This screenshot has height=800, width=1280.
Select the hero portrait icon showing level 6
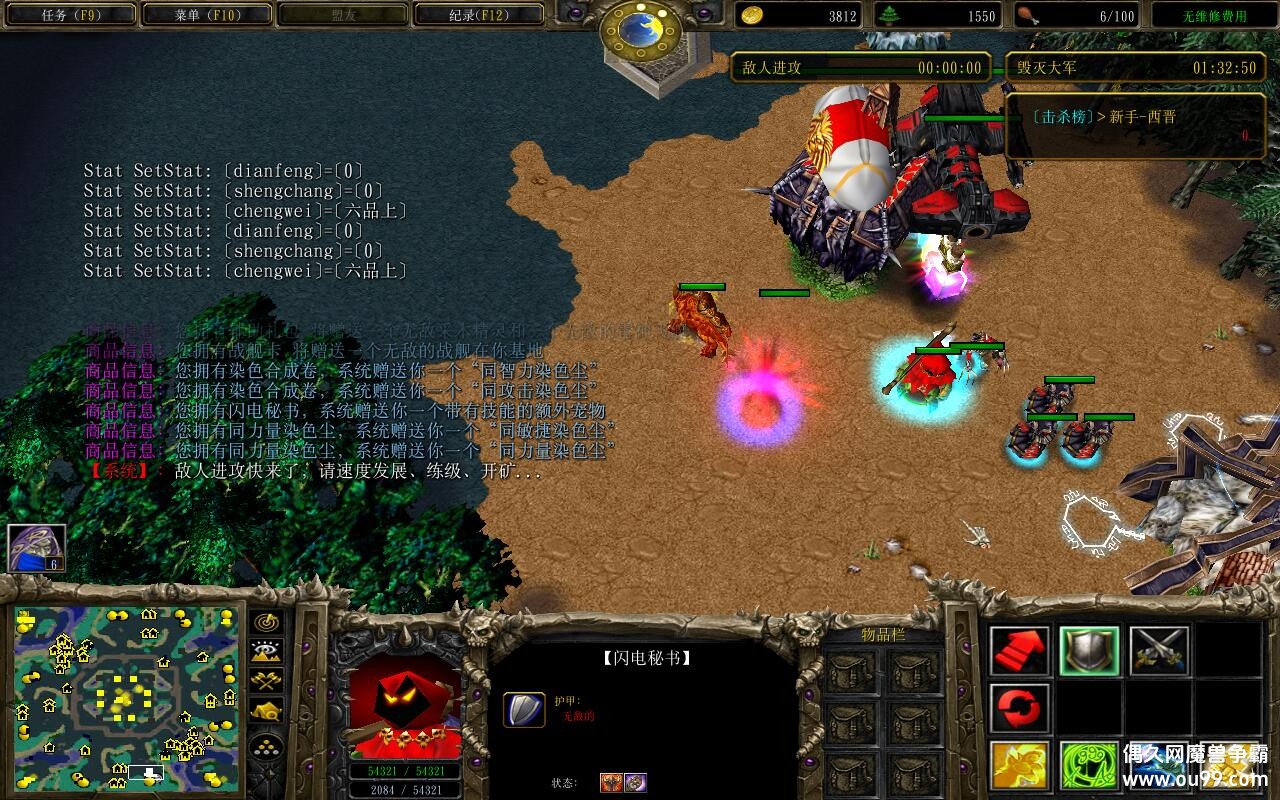pos(37,548)
